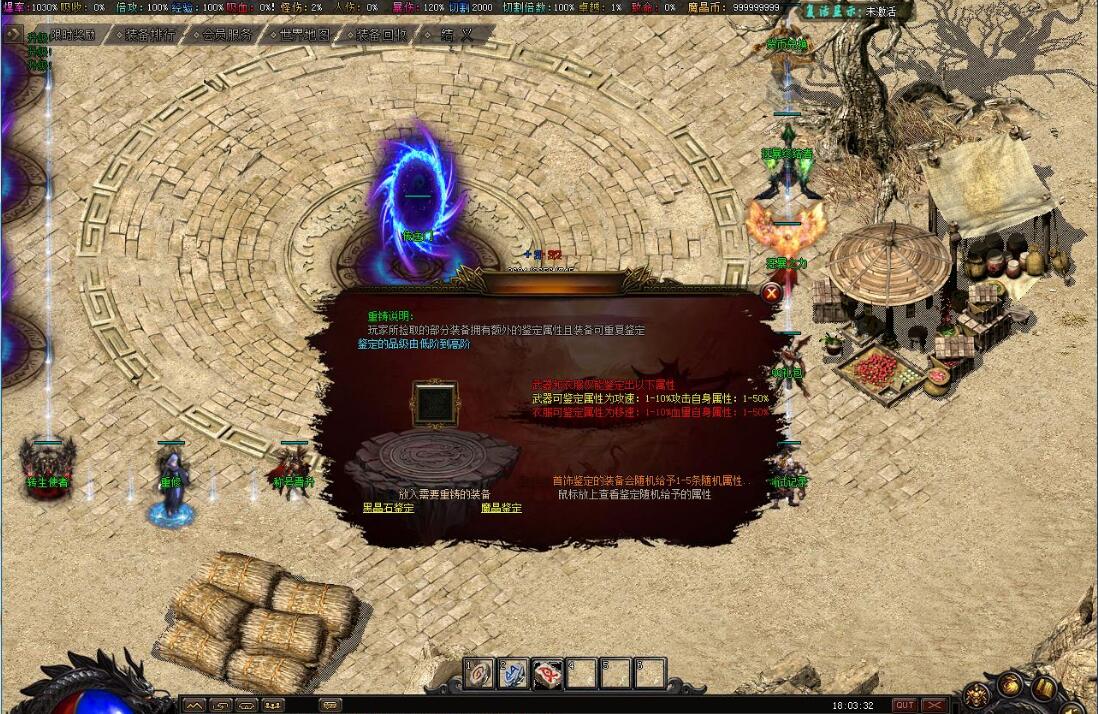Select the empty equipment reforge slot
Screen dimensions: 1098x714
coord(434,404)
